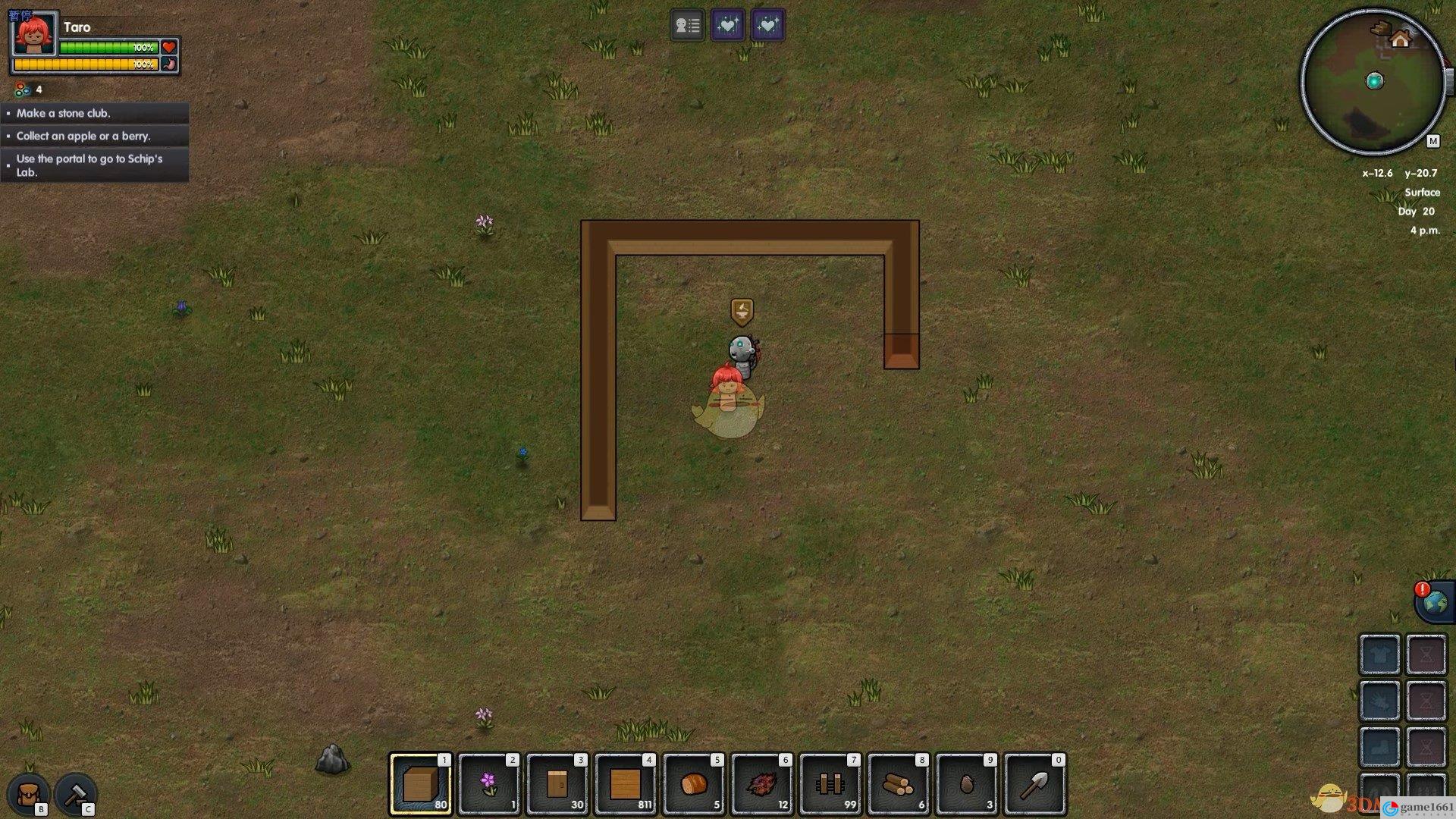This screenshot has height=819, width=1456.
Task: Choose the wooden fence hotbar slot
Action: point(830,784)
